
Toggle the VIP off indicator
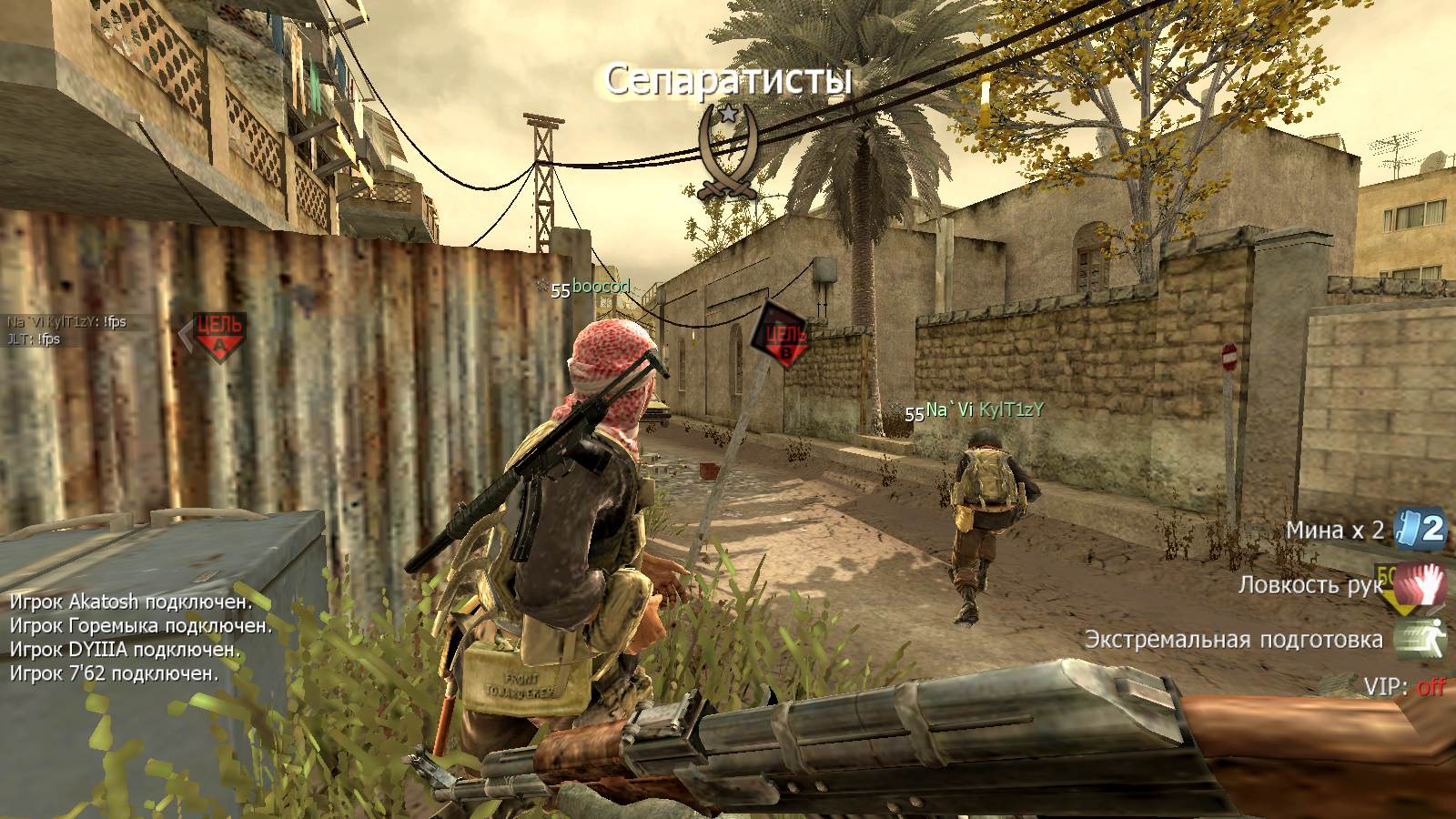(1430, 686)
